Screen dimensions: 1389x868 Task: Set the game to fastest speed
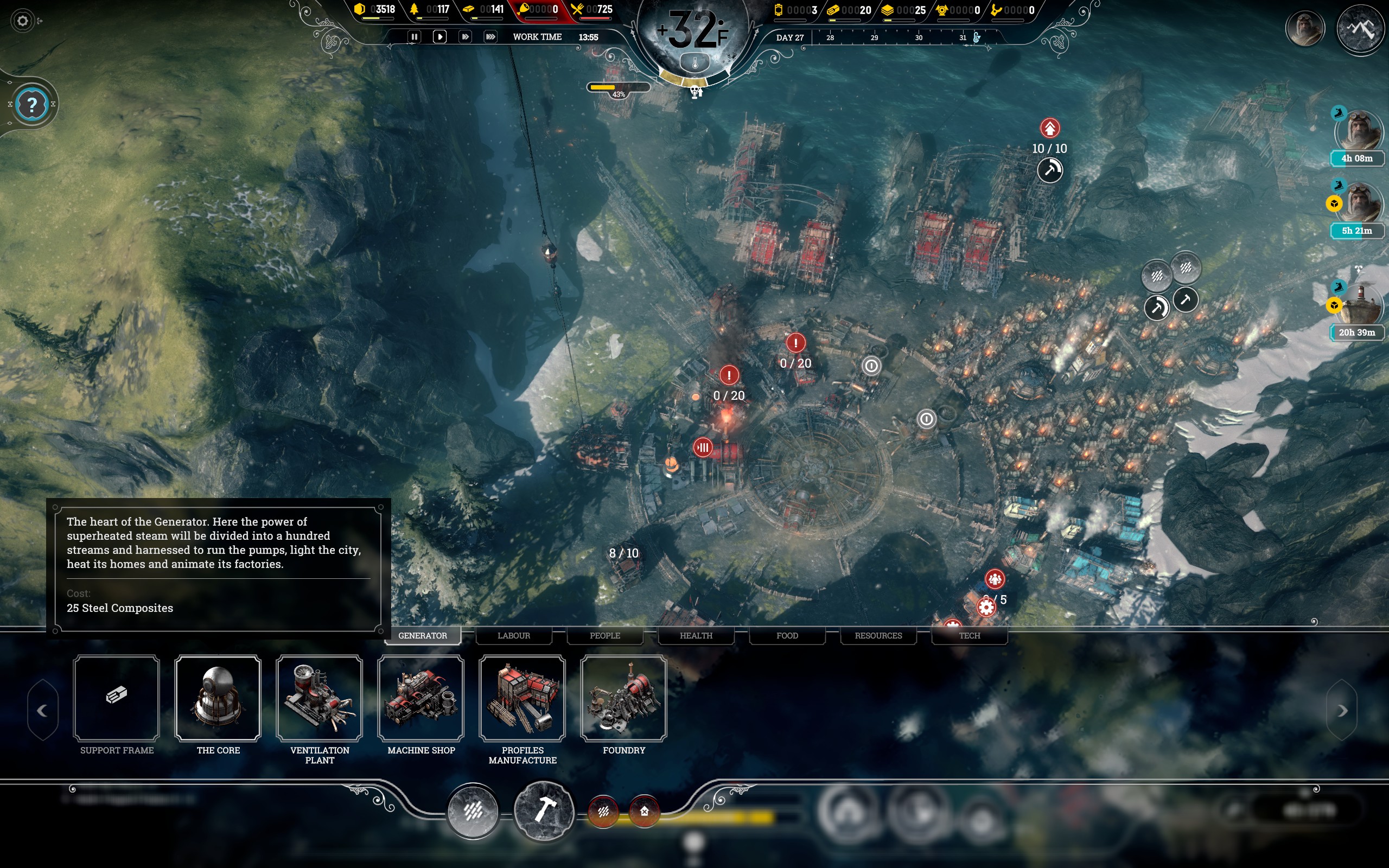pos(490,37)
